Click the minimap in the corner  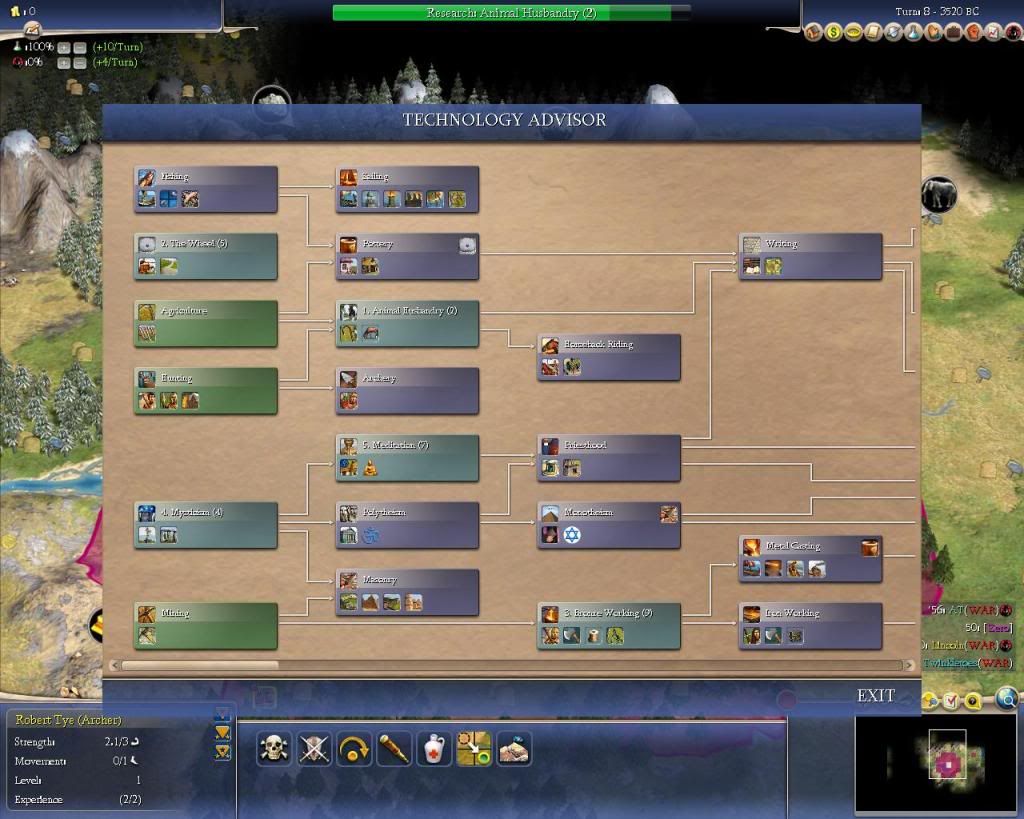point(937,762)
